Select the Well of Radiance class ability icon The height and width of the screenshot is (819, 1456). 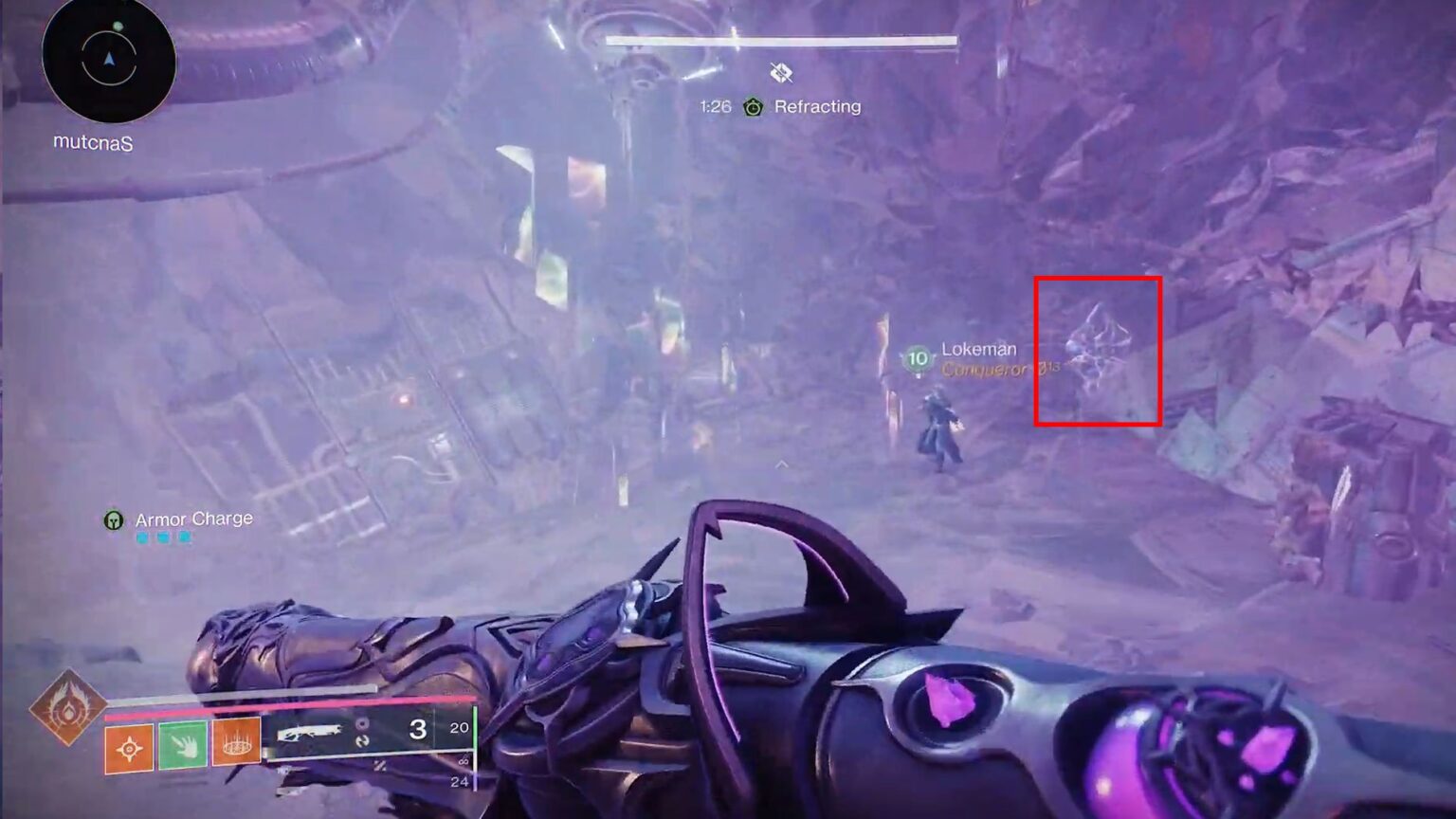click(x=235, y=746)
